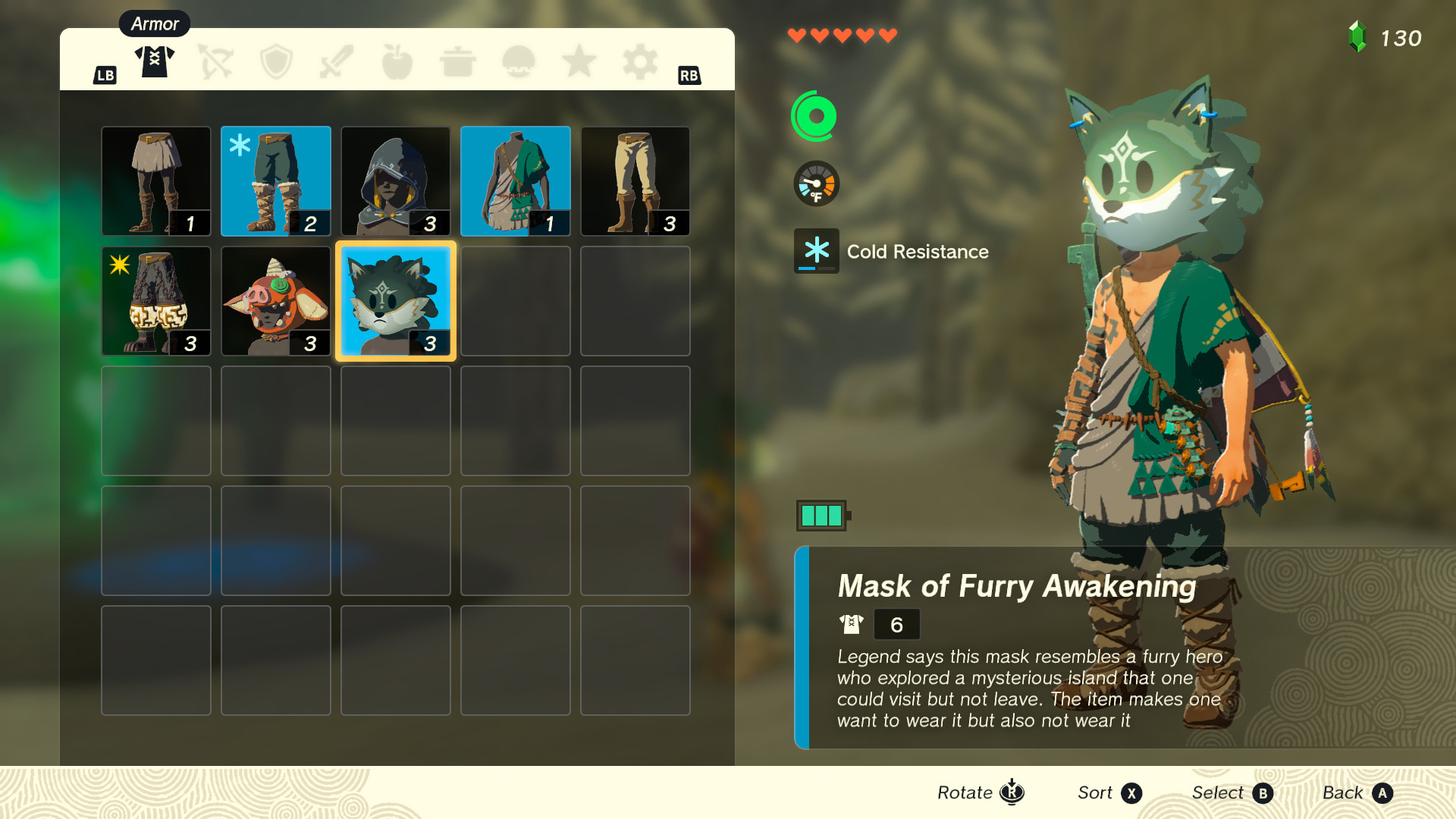Select the pig mask armor thumbnail

pyautogui.click(x=275, y=300)
